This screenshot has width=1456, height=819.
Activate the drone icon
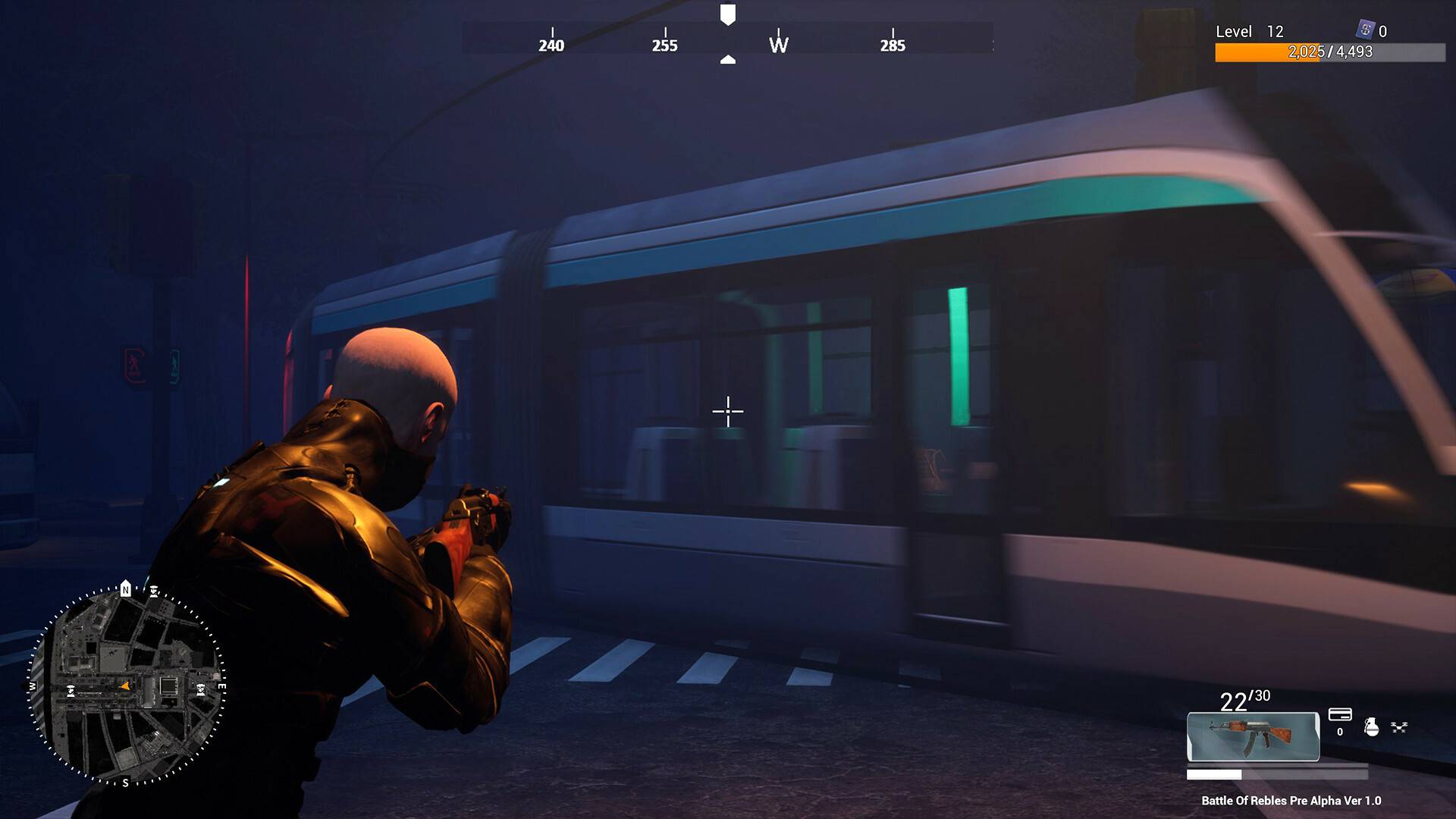pyautogui.click(x=1399, y=727)
